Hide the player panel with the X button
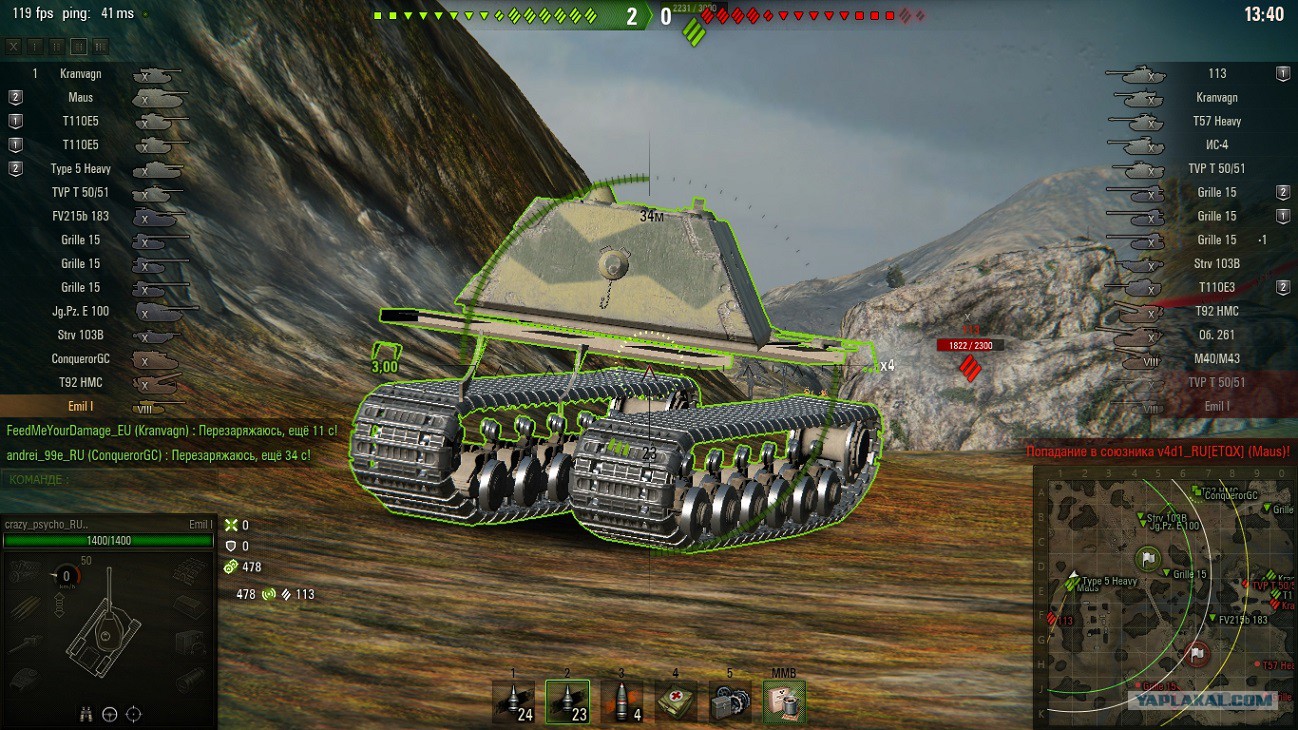Image resolution: width=1298 pixels, height=730 pixels. pos(13,46)
